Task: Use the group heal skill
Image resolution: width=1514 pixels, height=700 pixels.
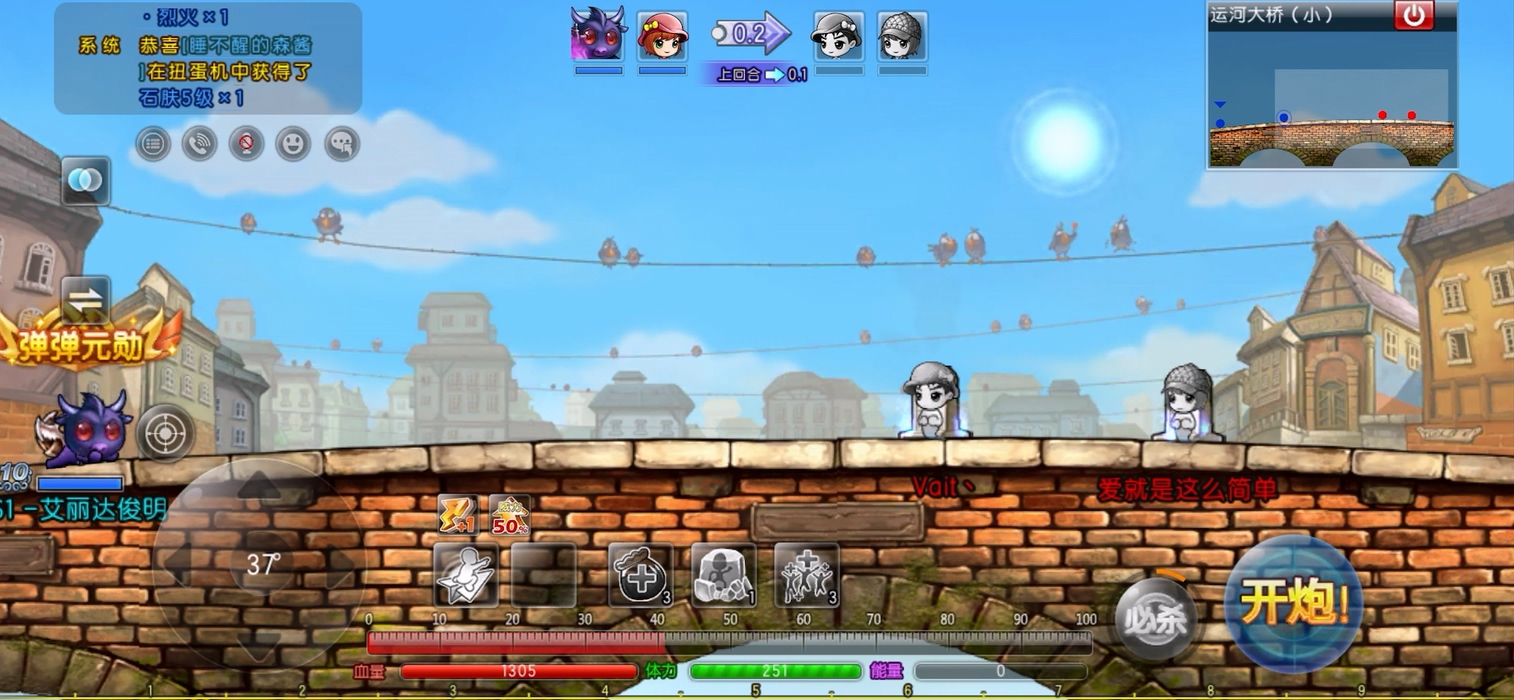Action: (807, 575)
